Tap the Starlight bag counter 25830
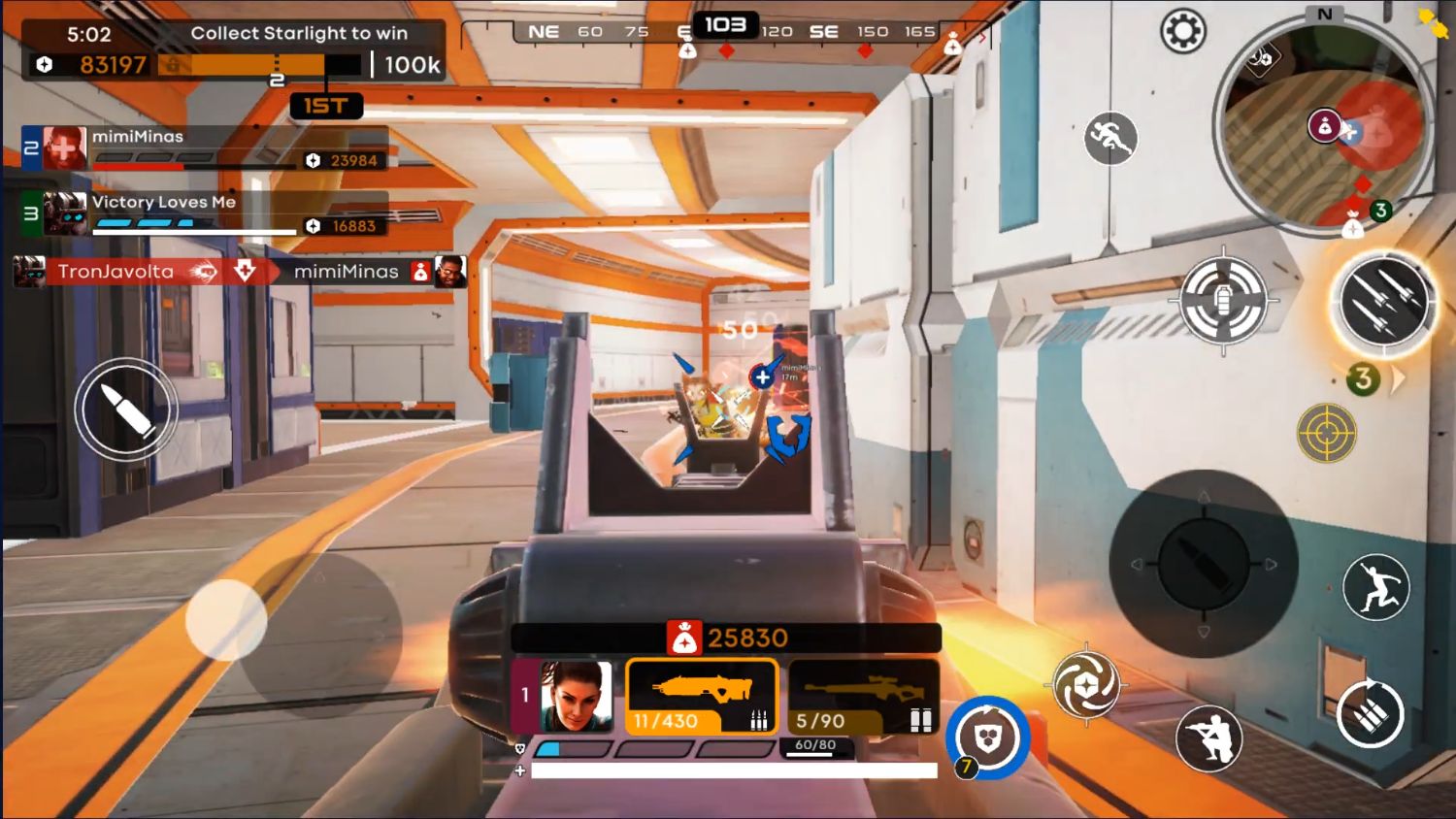Screen dimensions: 1456x819 [726, 638]
